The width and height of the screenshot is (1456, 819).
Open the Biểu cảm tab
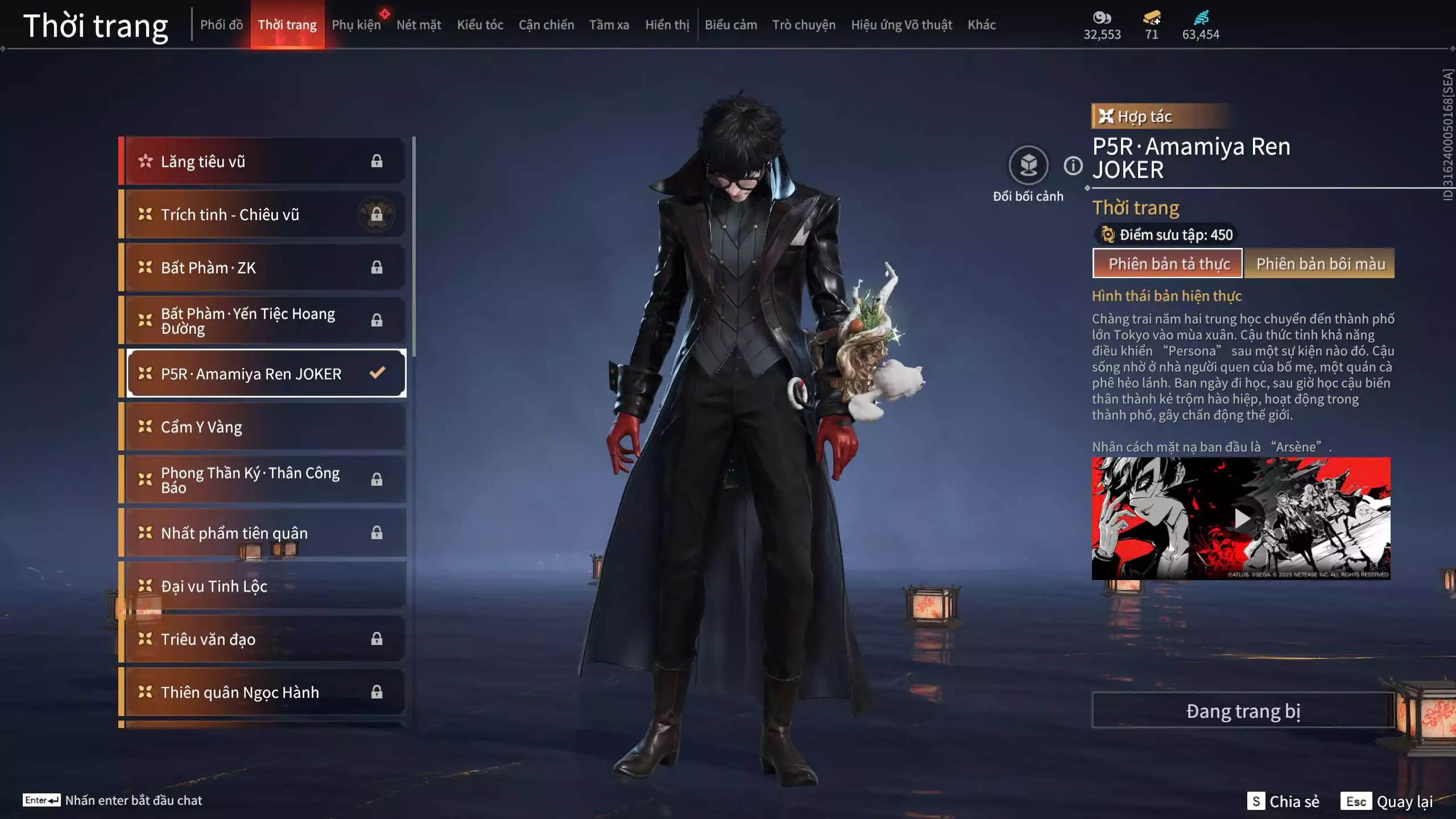(x=731, y=25)
